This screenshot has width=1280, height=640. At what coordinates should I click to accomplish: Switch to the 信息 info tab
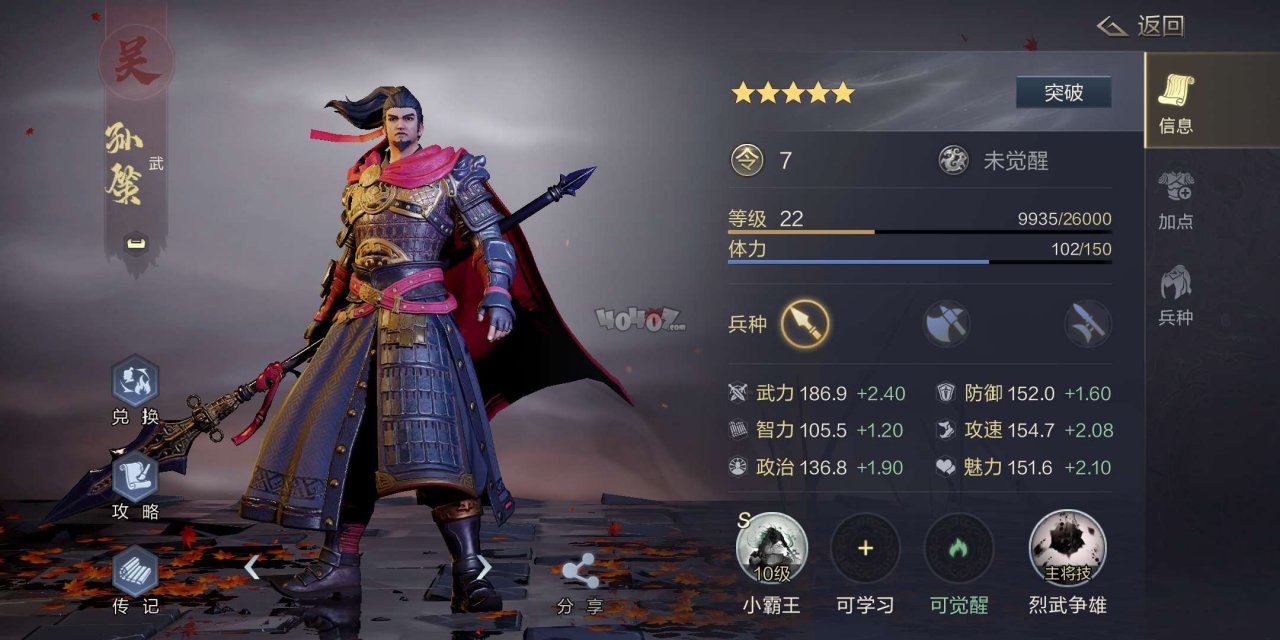pos(1176,102)
